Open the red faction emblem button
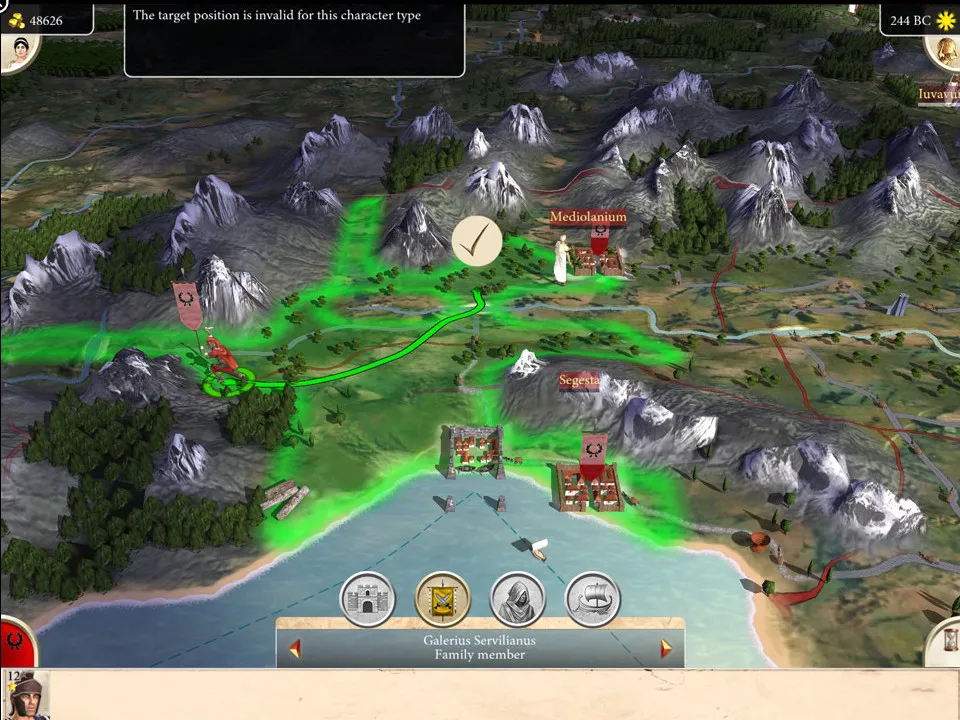This screenshot has height=720, width=960. tap(16, 642)
